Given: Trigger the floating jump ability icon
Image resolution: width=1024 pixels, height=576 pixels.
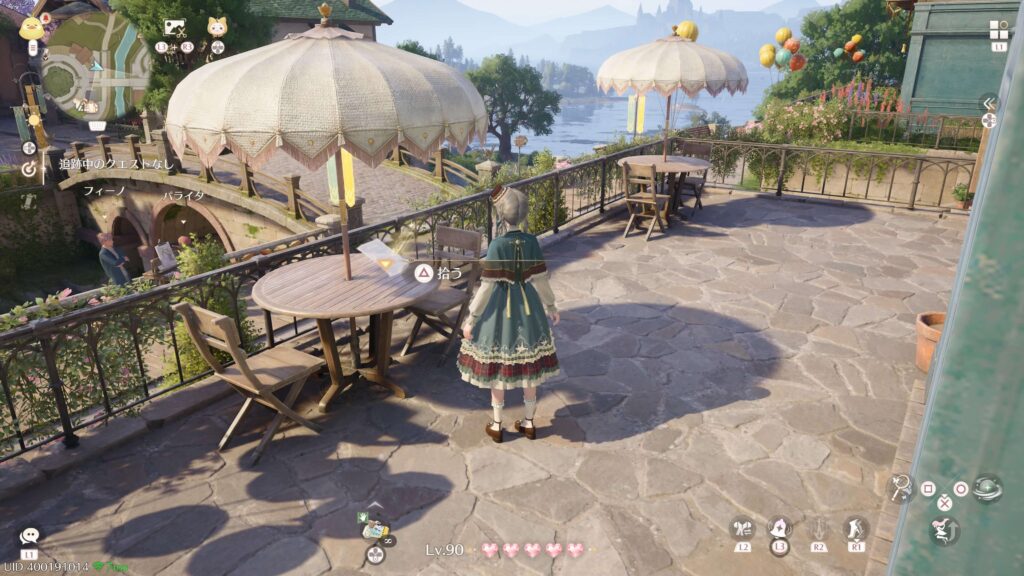Looking at the screenshot, I should (943, 529).
